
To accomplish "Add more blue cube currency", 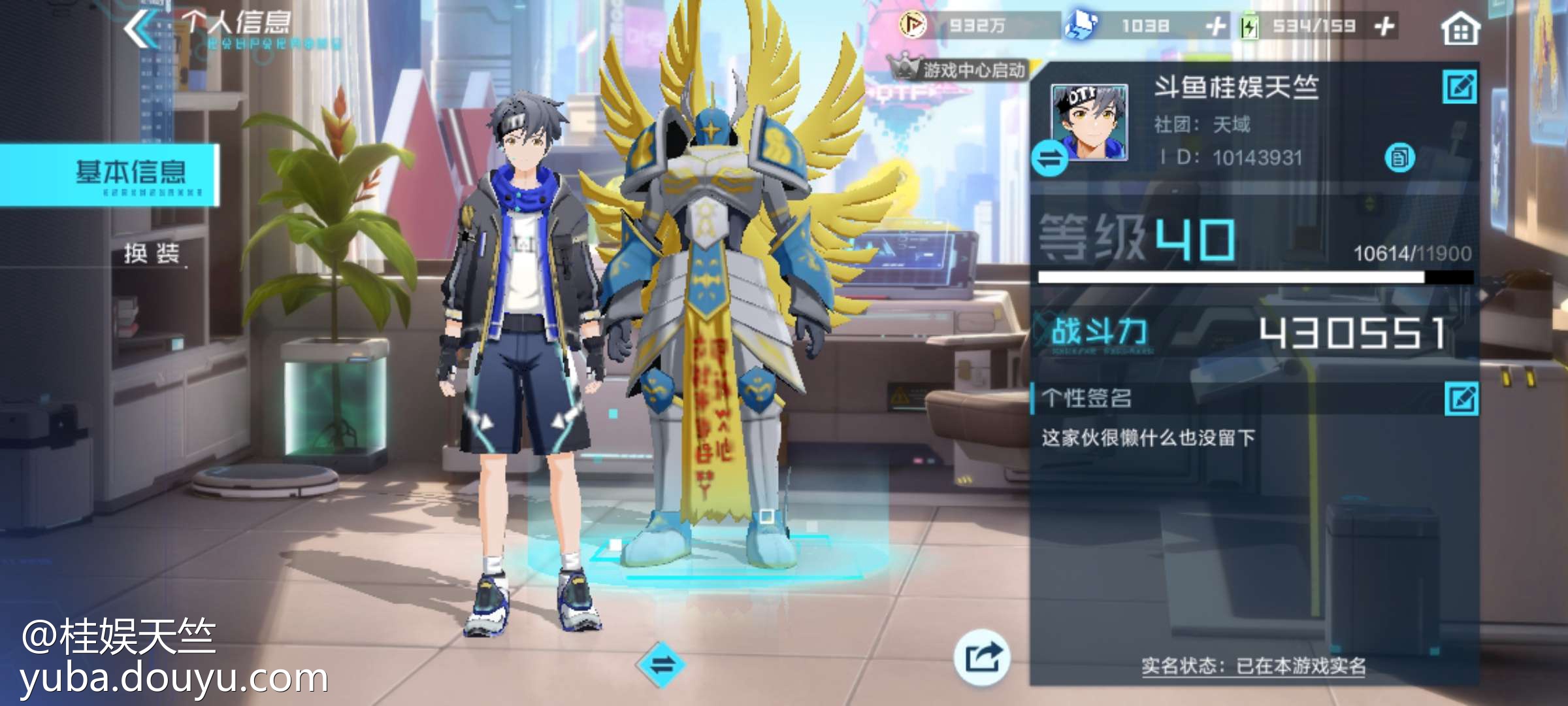I will (x=1215, y=27).
